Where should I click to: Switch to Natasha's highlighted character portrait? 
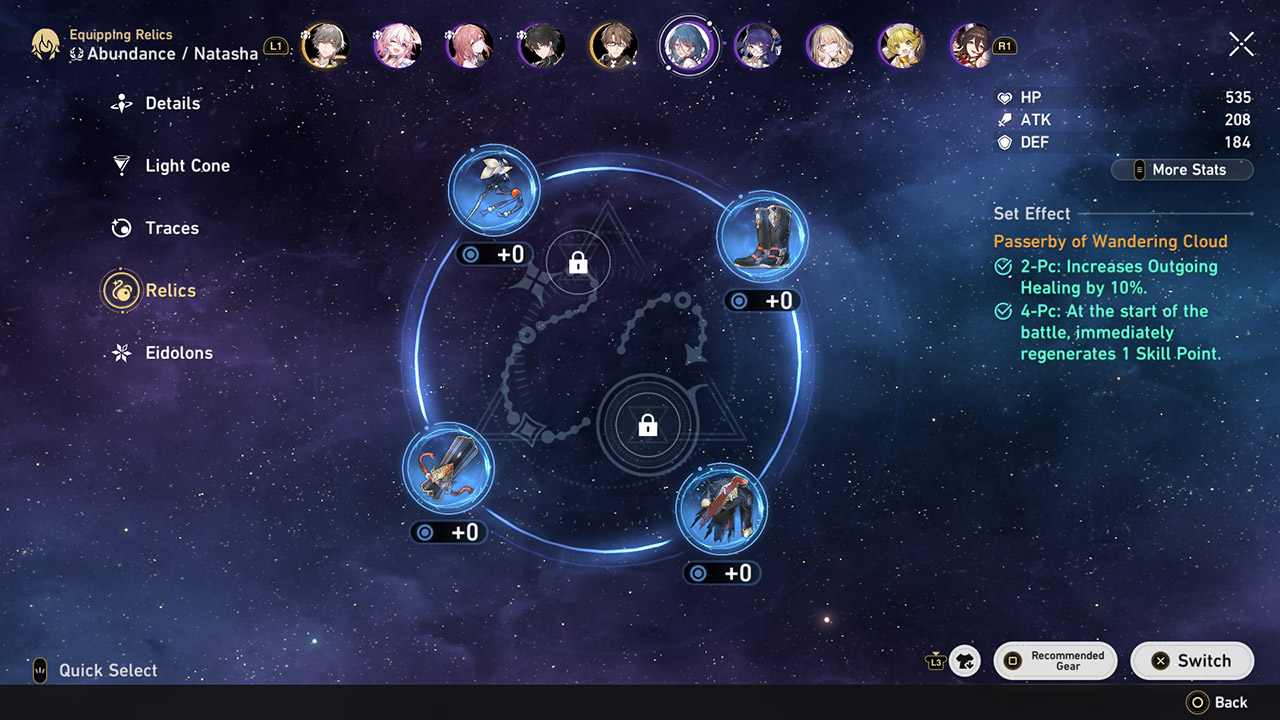688,44
